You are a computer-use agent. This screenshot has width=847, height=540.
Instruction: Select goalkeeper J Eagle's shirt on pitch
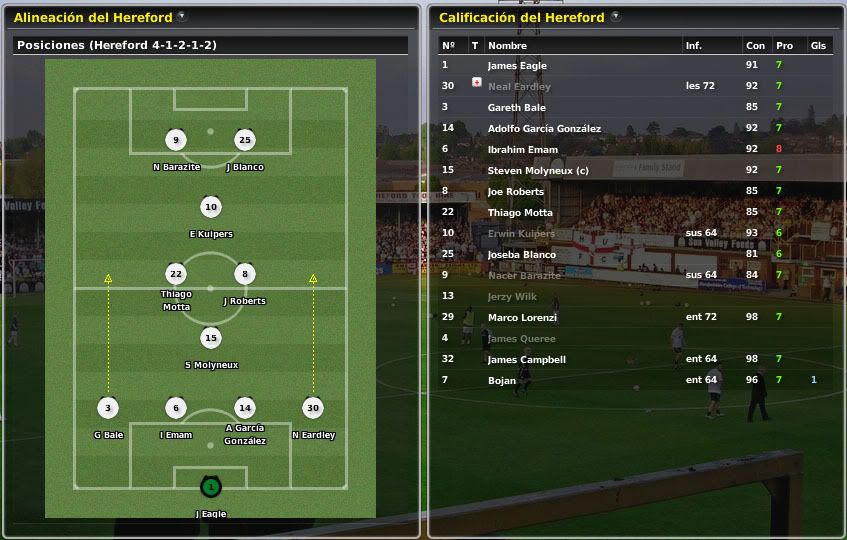(x=210, y=488)
